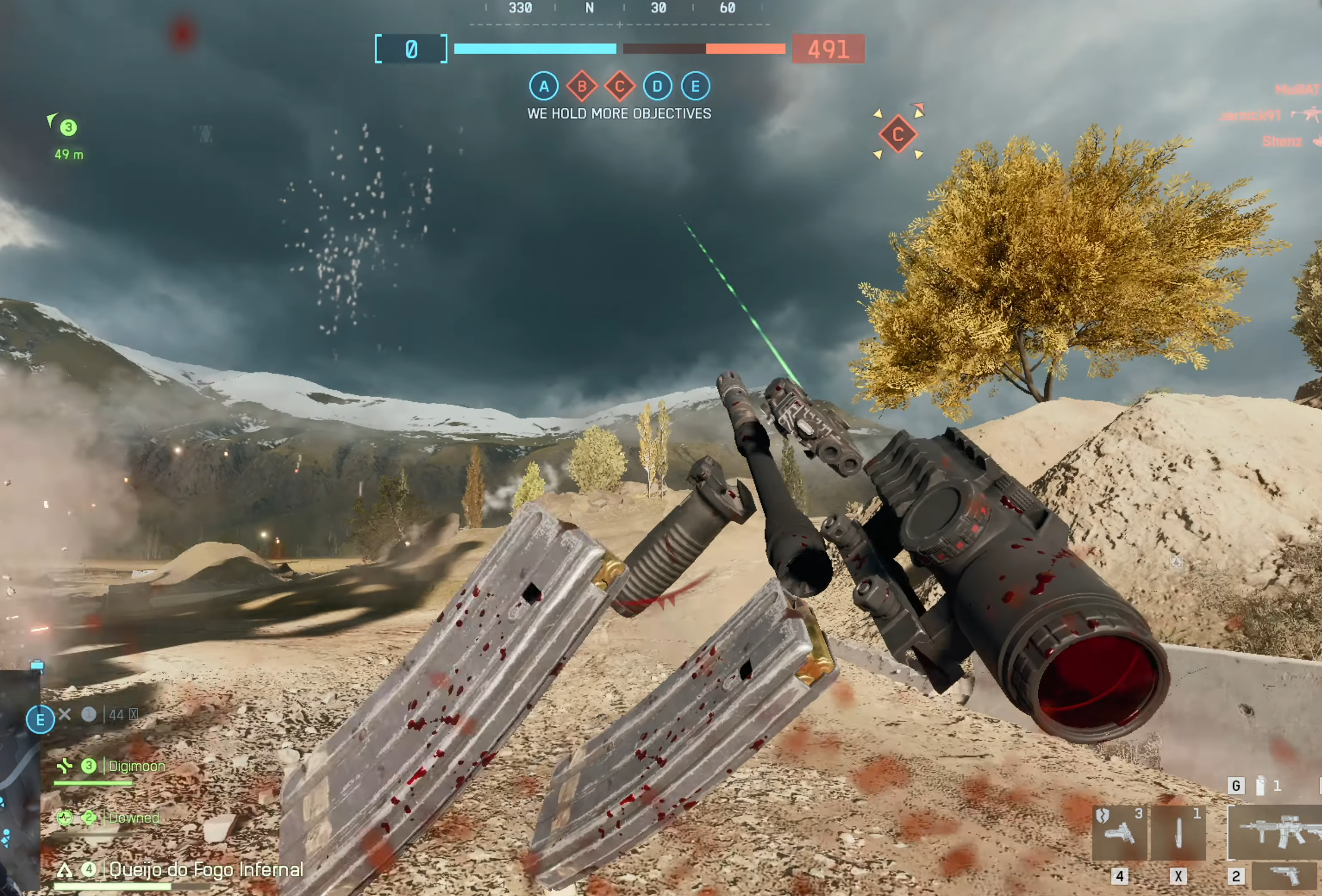This screenshot has width=1322, height=896.
Task: Select squad member Digimoon in the squad list
Action: [137, 766]
